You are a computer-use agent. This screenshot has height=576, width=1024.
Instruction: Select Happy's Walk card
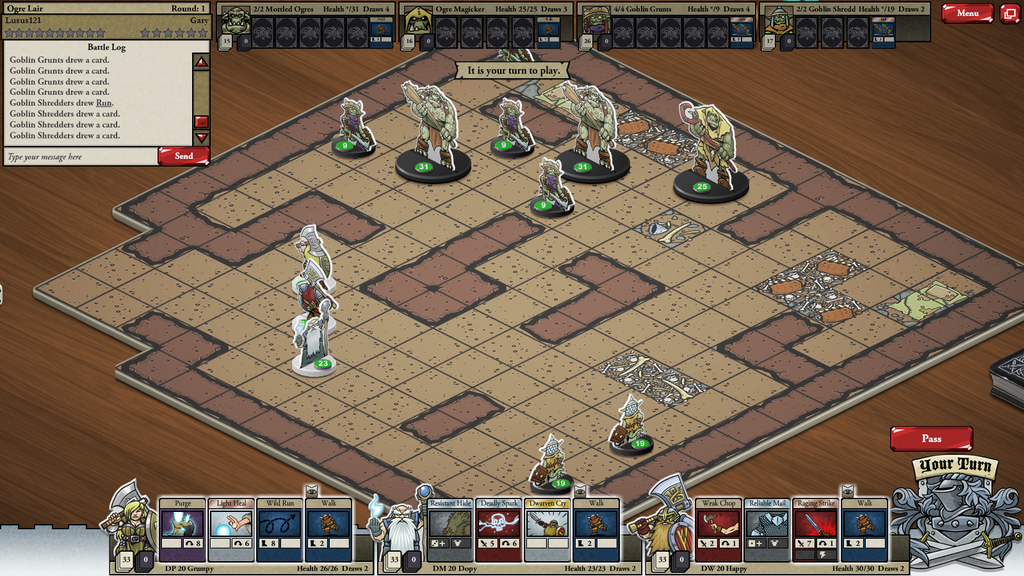tap(864, 529)
